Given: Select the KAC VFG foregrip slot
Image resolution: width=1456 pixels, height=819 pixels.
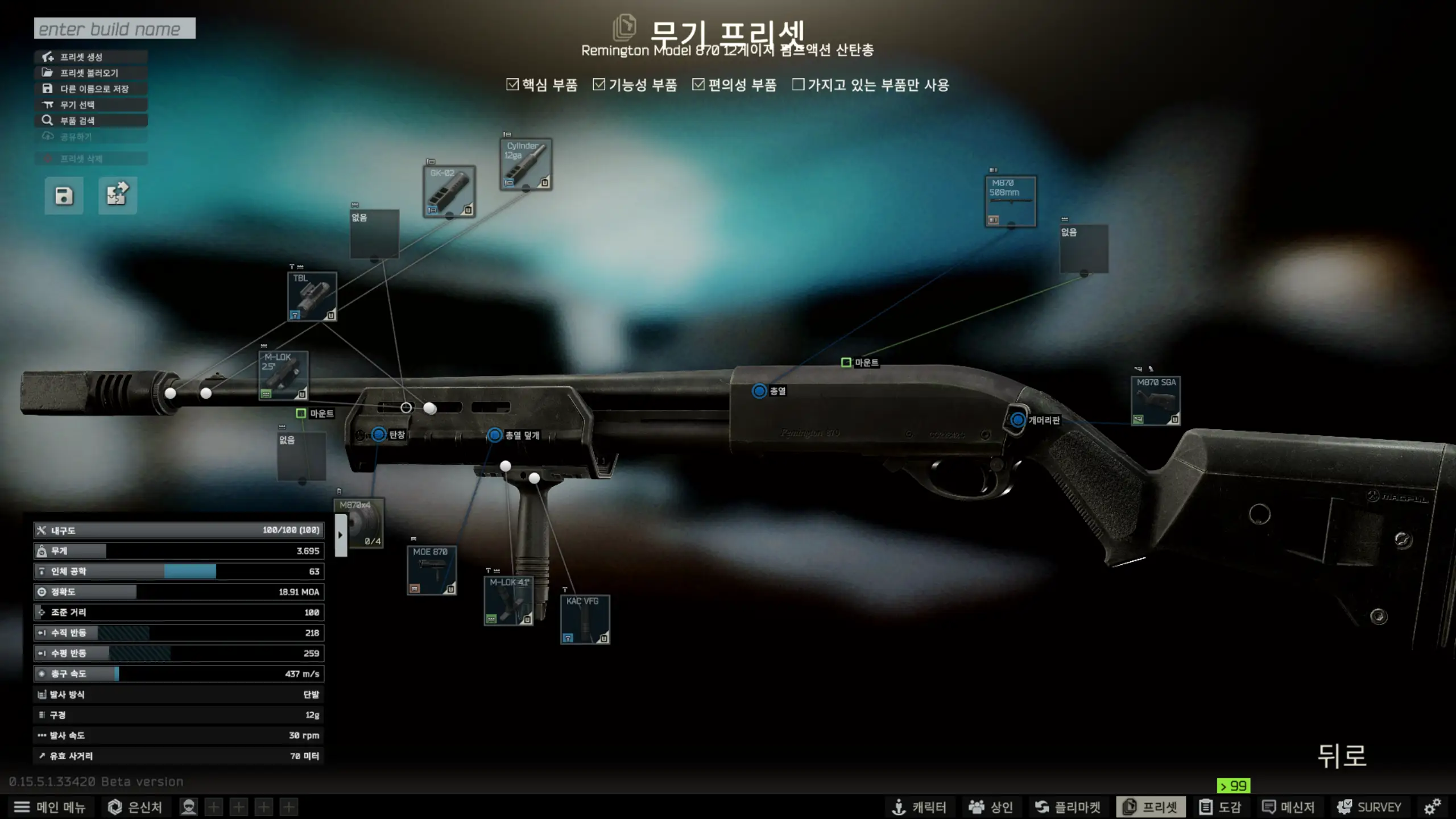Looking at the screenshot, I should tap(585, 619).
